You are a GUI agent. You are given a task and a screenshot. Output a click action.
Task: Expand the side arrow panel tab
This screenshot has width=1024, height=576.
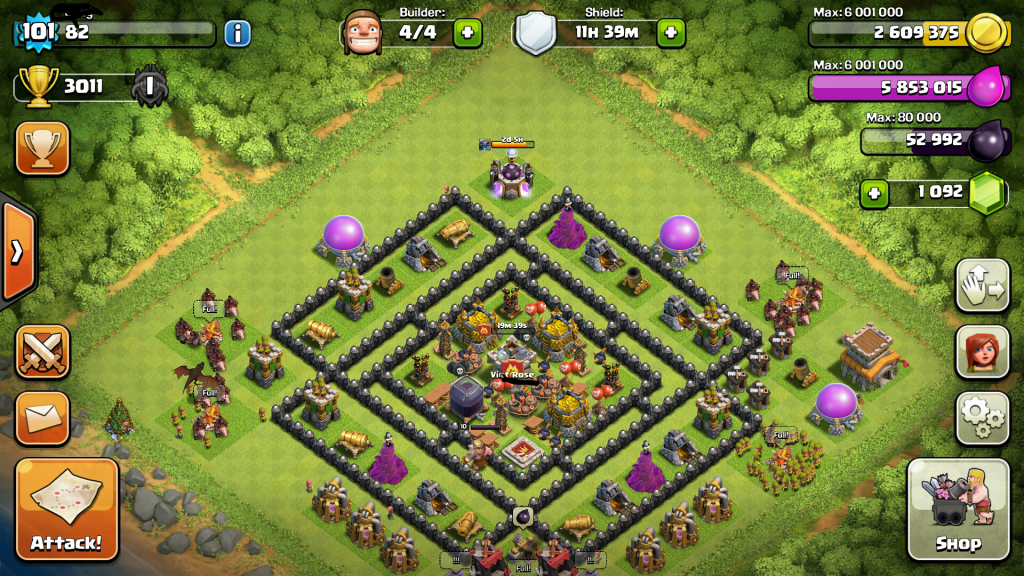pyautogui.click(x=17, y=251)
